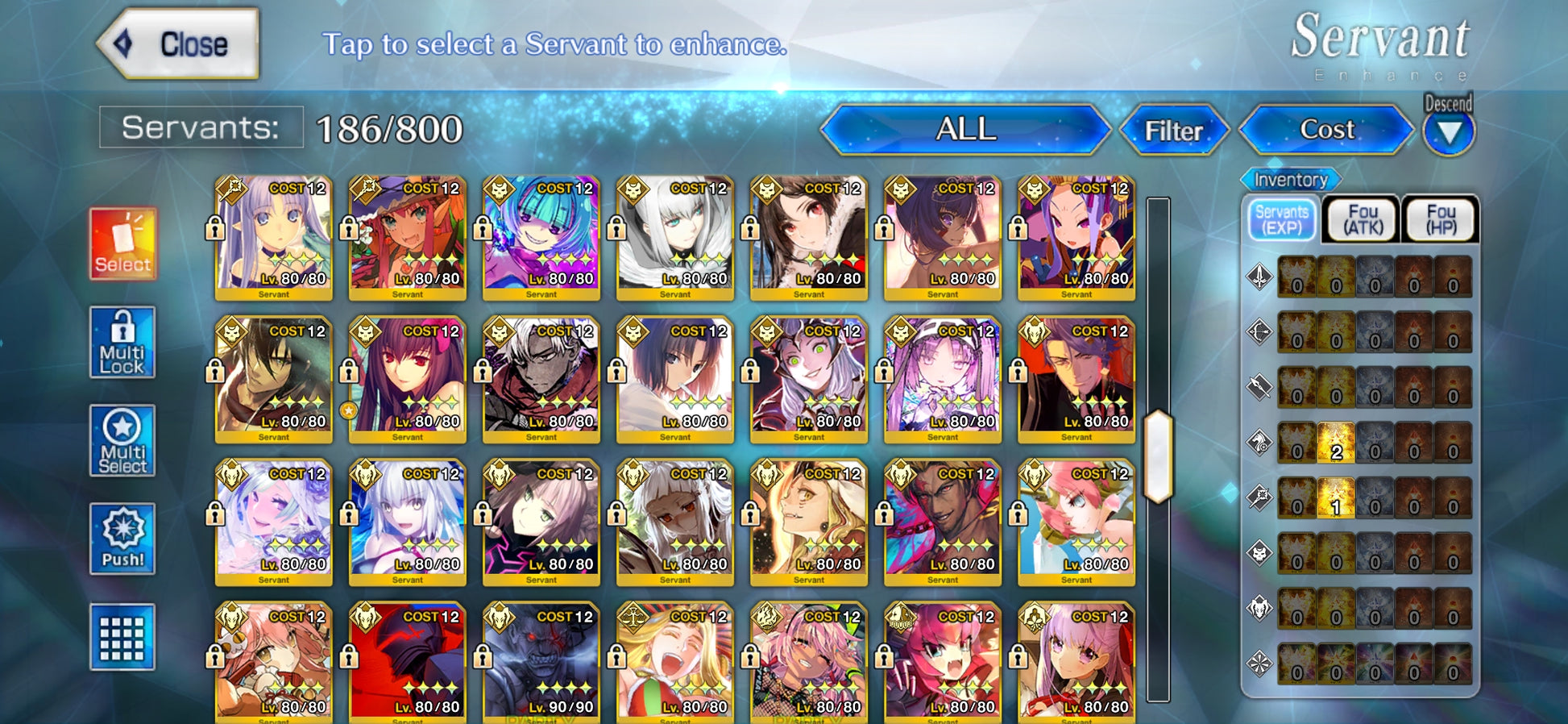Switch the grid view layout

point(122,637)
